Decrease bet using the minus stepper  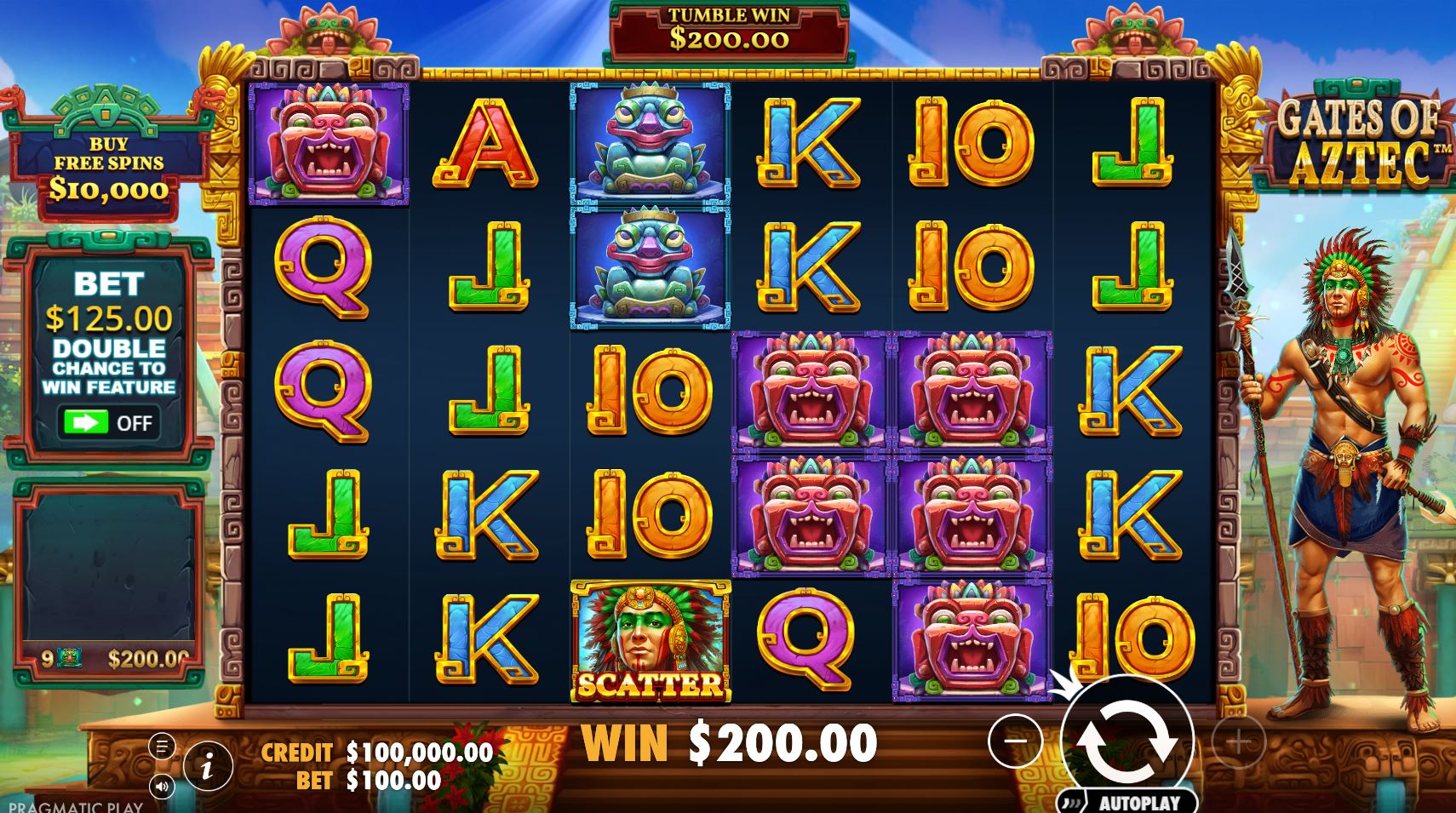click(x=1013, y=741)
